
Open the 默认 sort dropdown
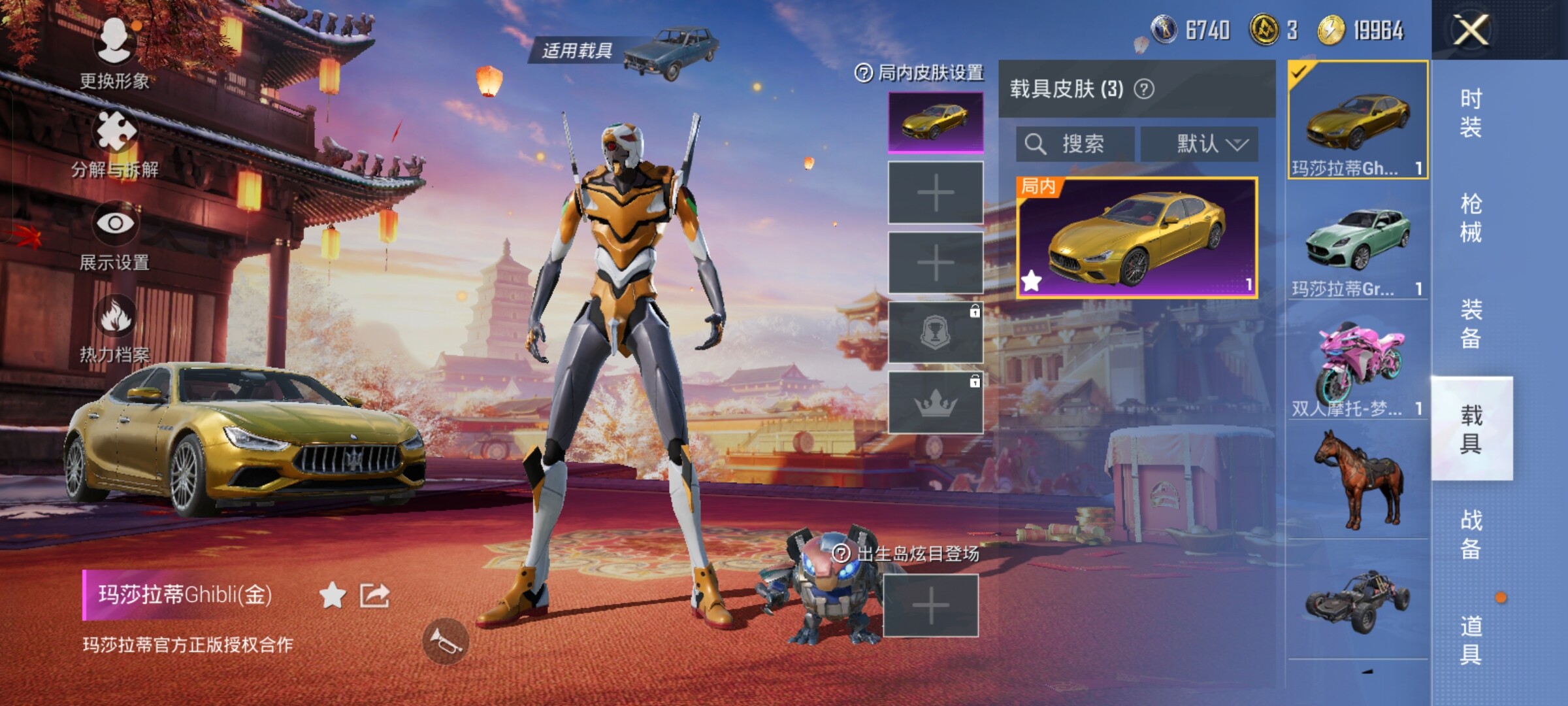(x=1200, y=144)
